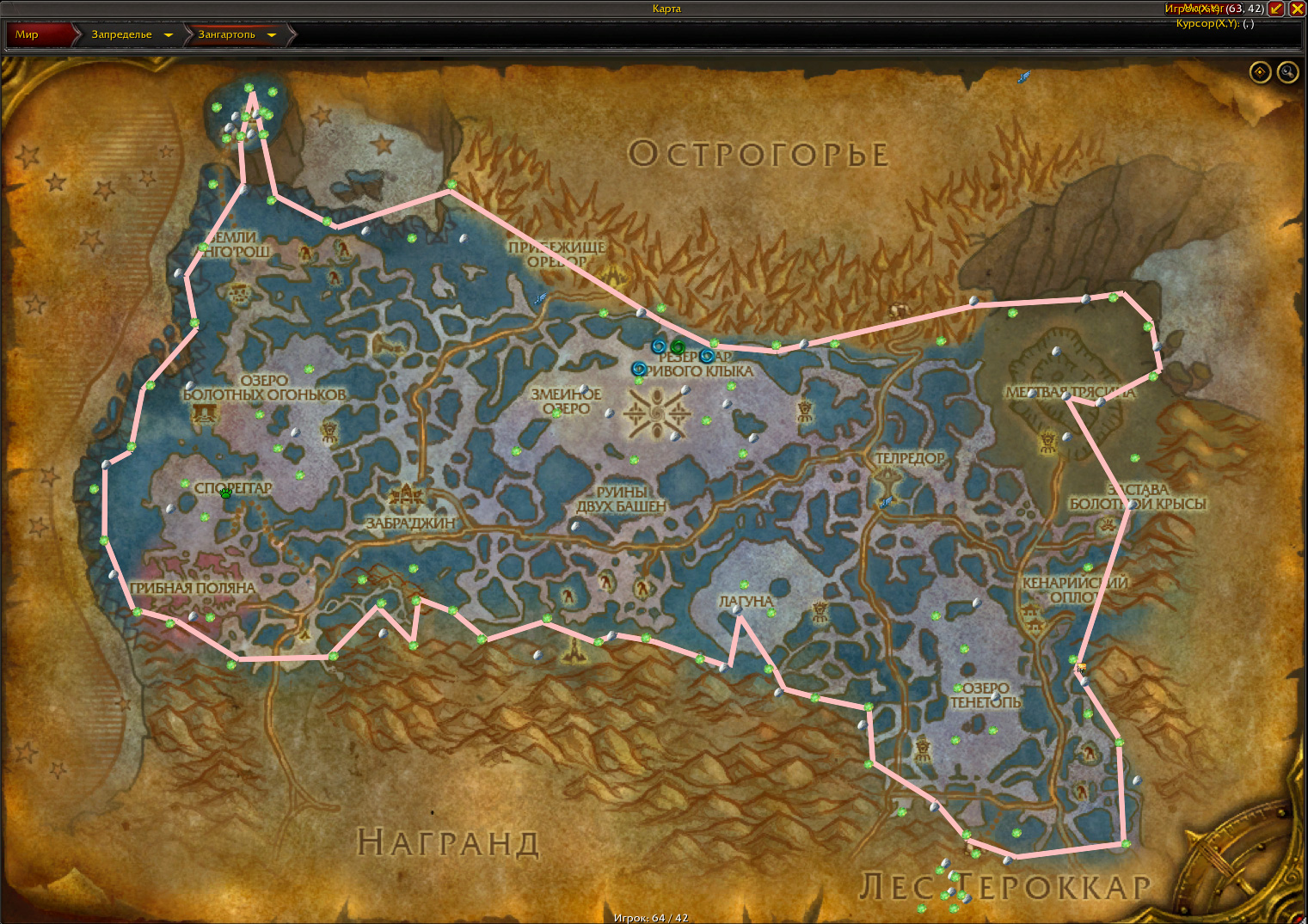
Task: Click the yellow arrow minimize button top-right
Action: [1278, 9]
